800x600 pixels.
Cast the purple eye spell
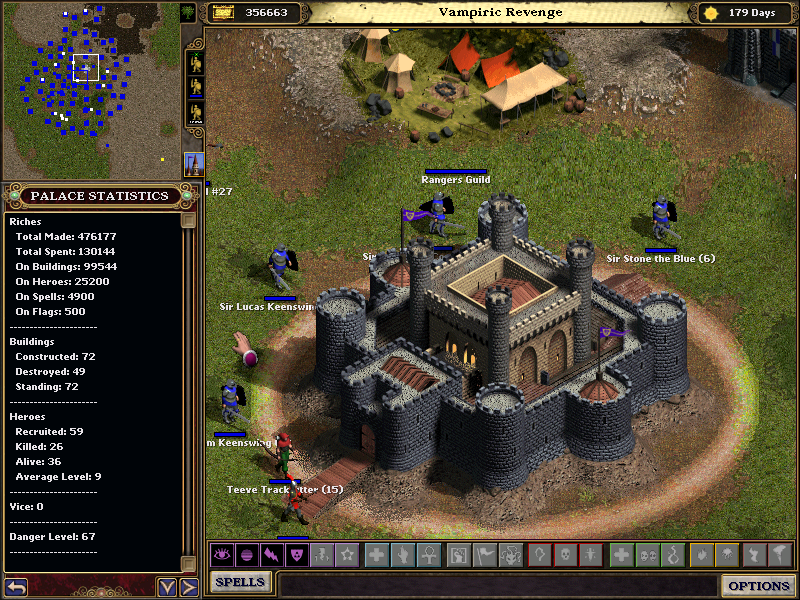point(222,555)
